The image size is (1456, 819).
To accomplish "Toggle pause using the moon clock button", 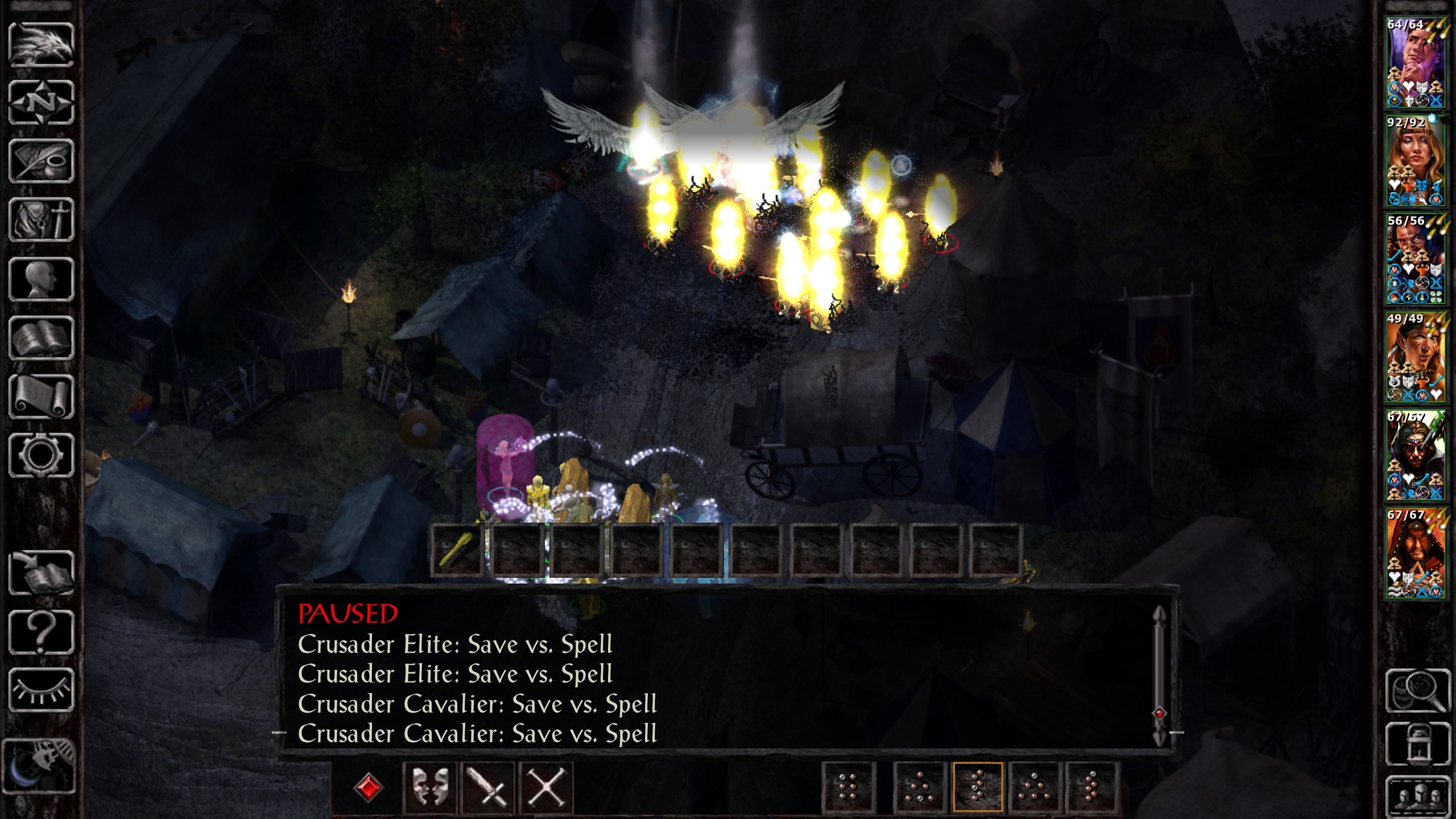I will (39, 766).
